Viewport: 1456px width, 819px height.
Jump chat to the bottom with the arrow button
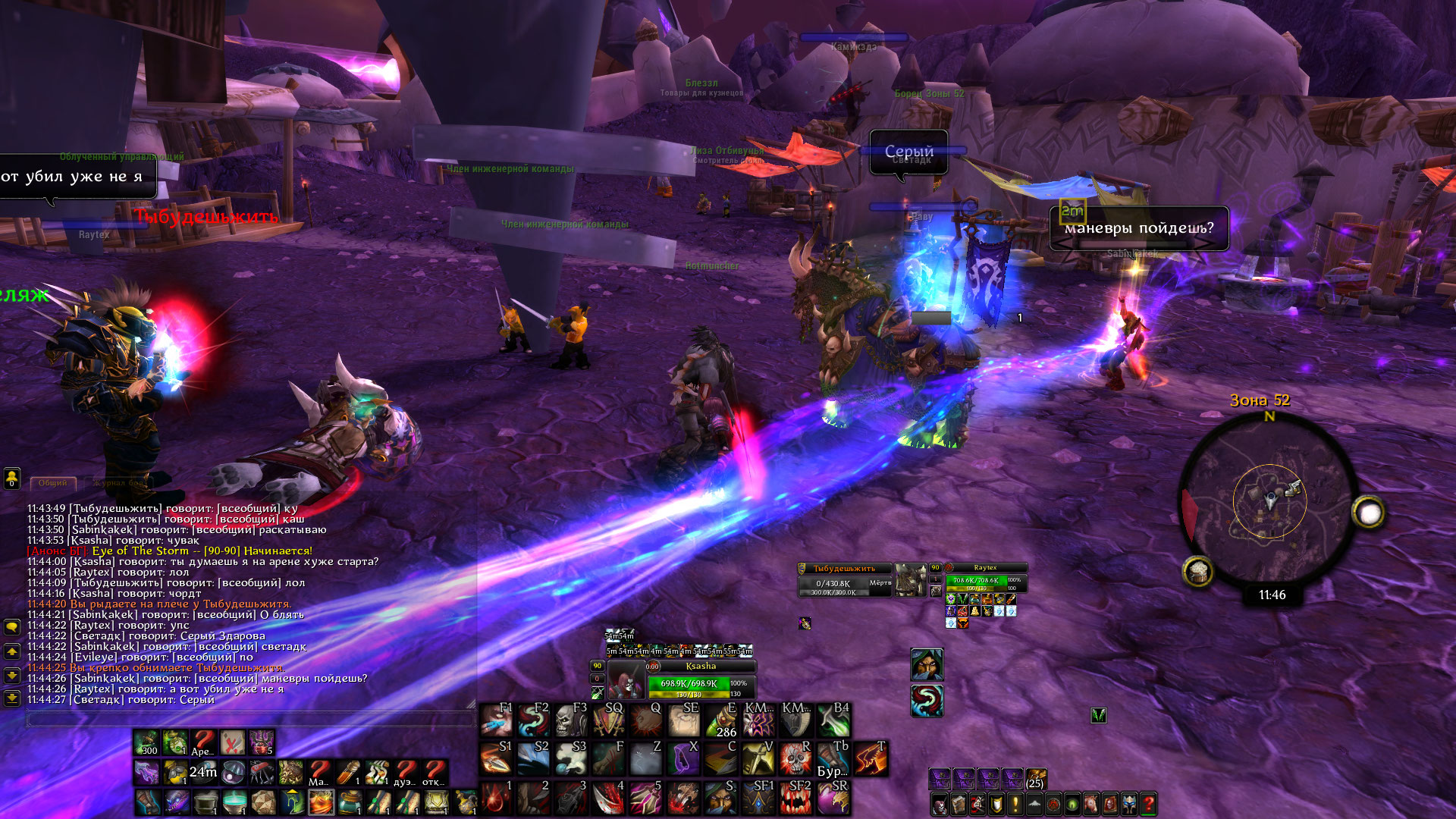click(x=12, y=698)
